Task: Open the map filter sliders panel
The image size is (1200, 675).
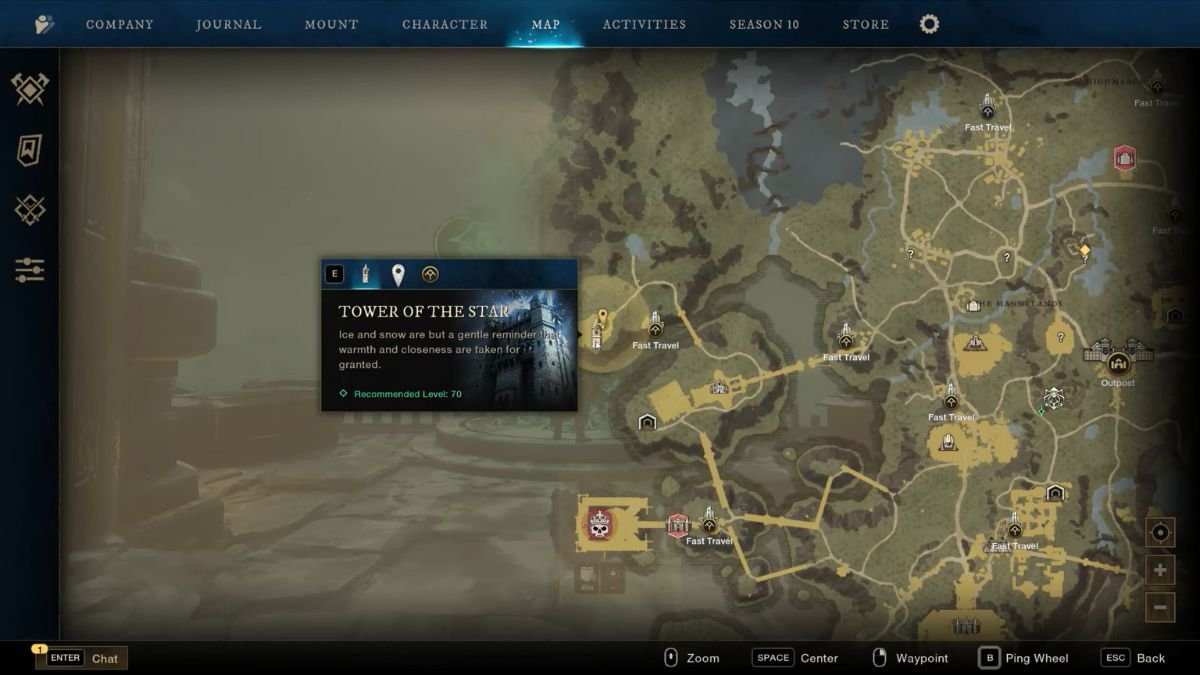Action: pyautogui.click(x=30, y=270)
